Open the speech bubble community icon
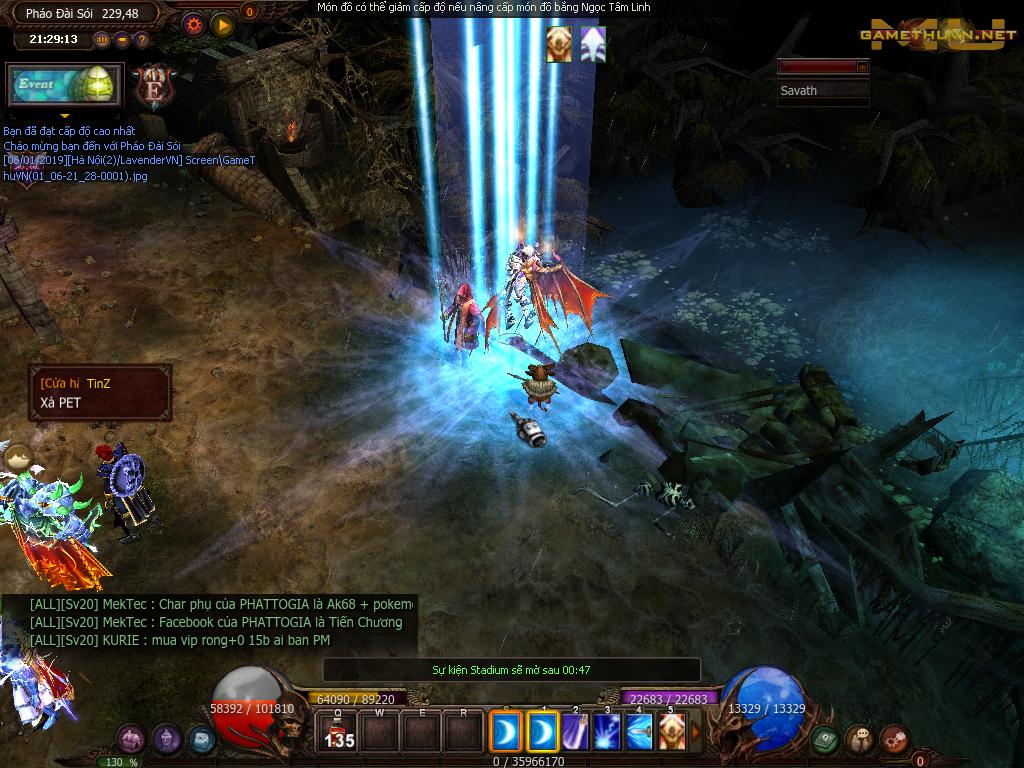Screen dimensions: 1024x768 tap(859, 739)
